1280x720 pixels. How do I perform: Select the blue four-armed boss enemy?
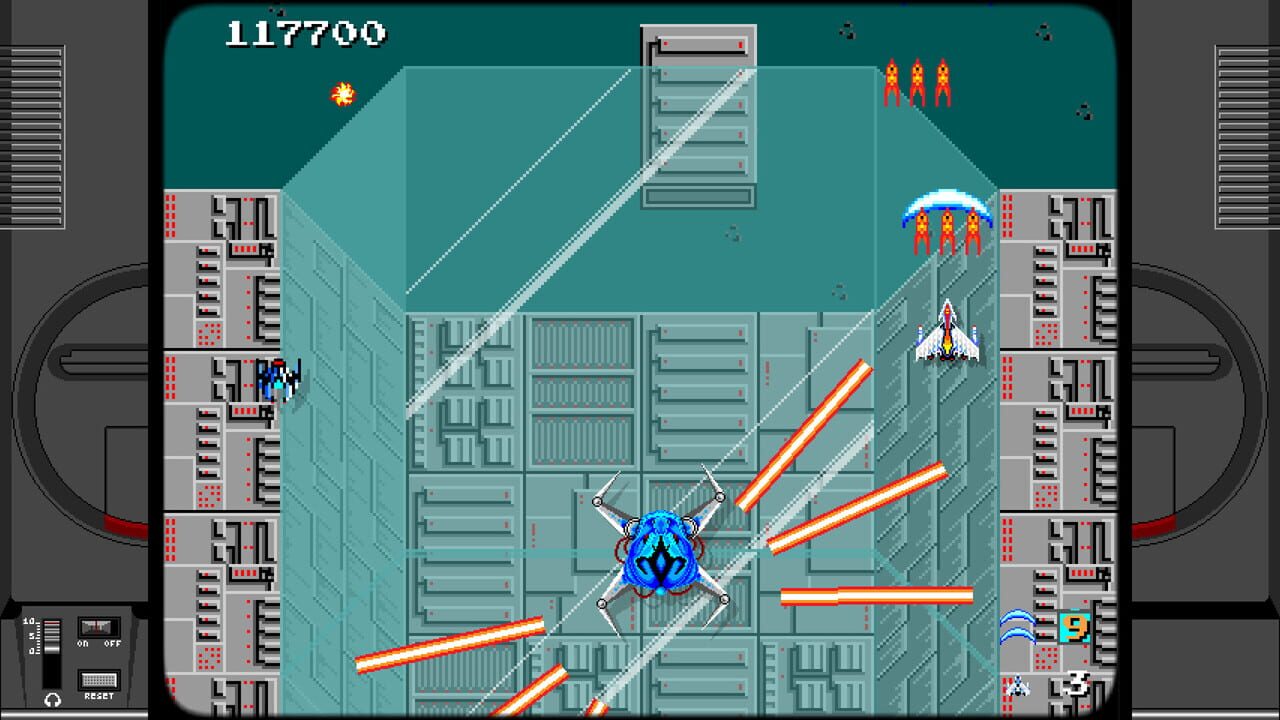point(660,550)
